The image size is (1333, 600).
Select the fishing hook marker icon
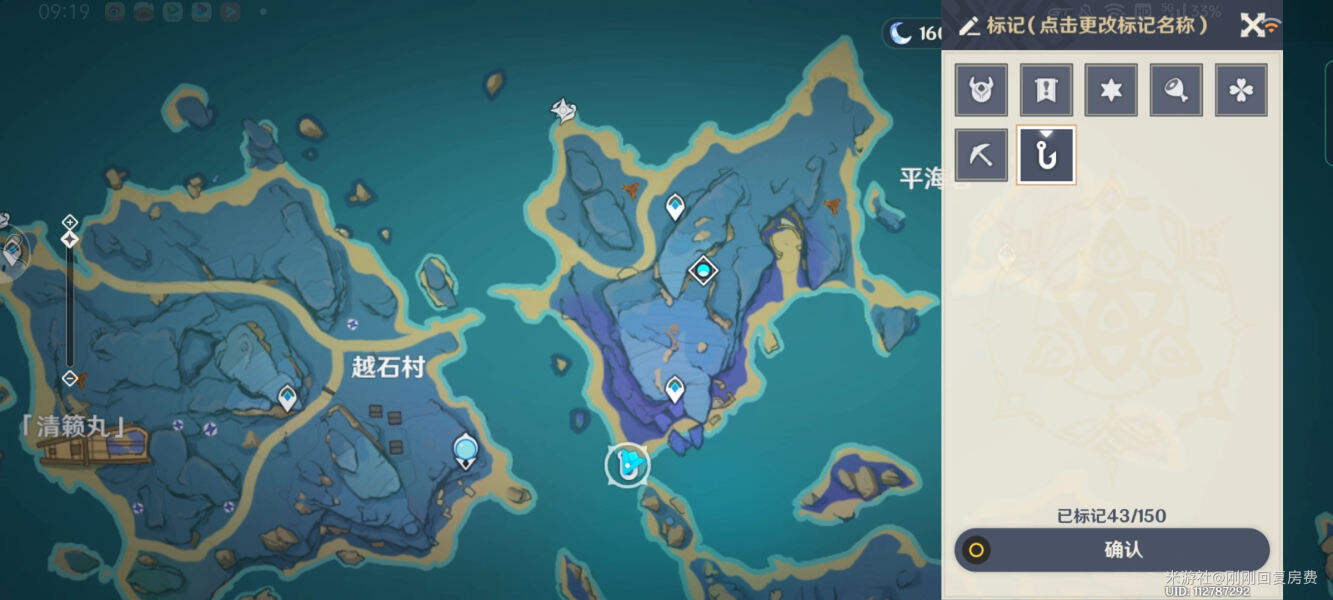tap(1046, 155)
